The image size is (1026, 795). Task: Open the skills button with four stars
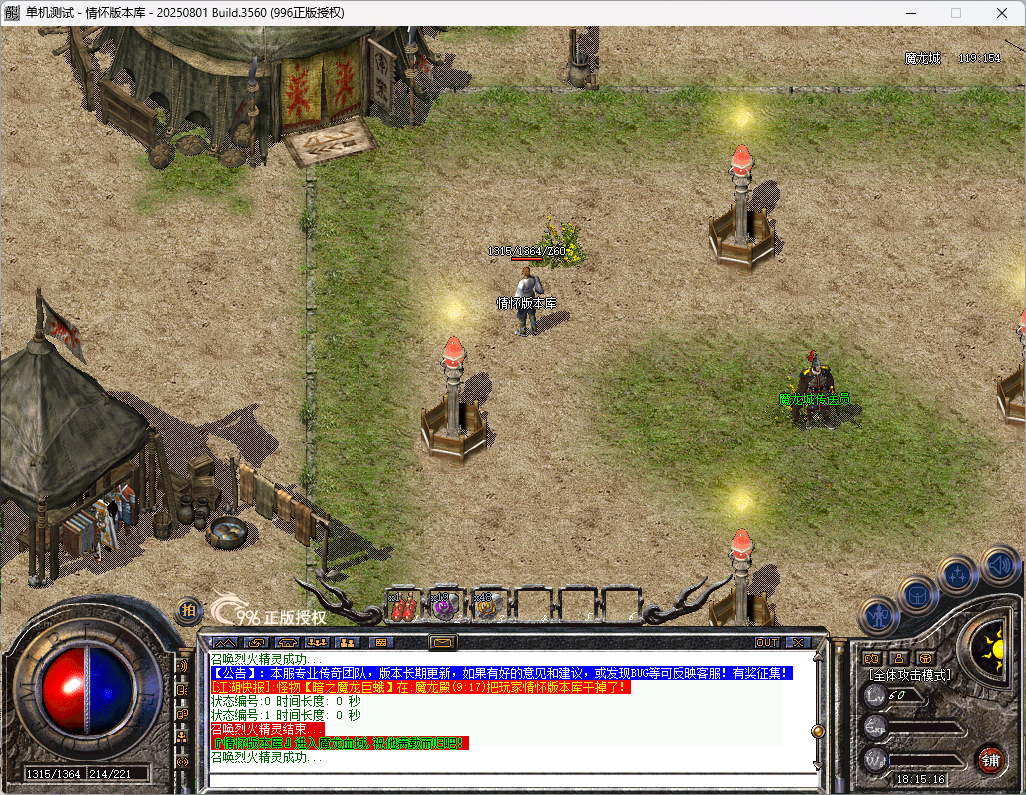pos(958,575)
